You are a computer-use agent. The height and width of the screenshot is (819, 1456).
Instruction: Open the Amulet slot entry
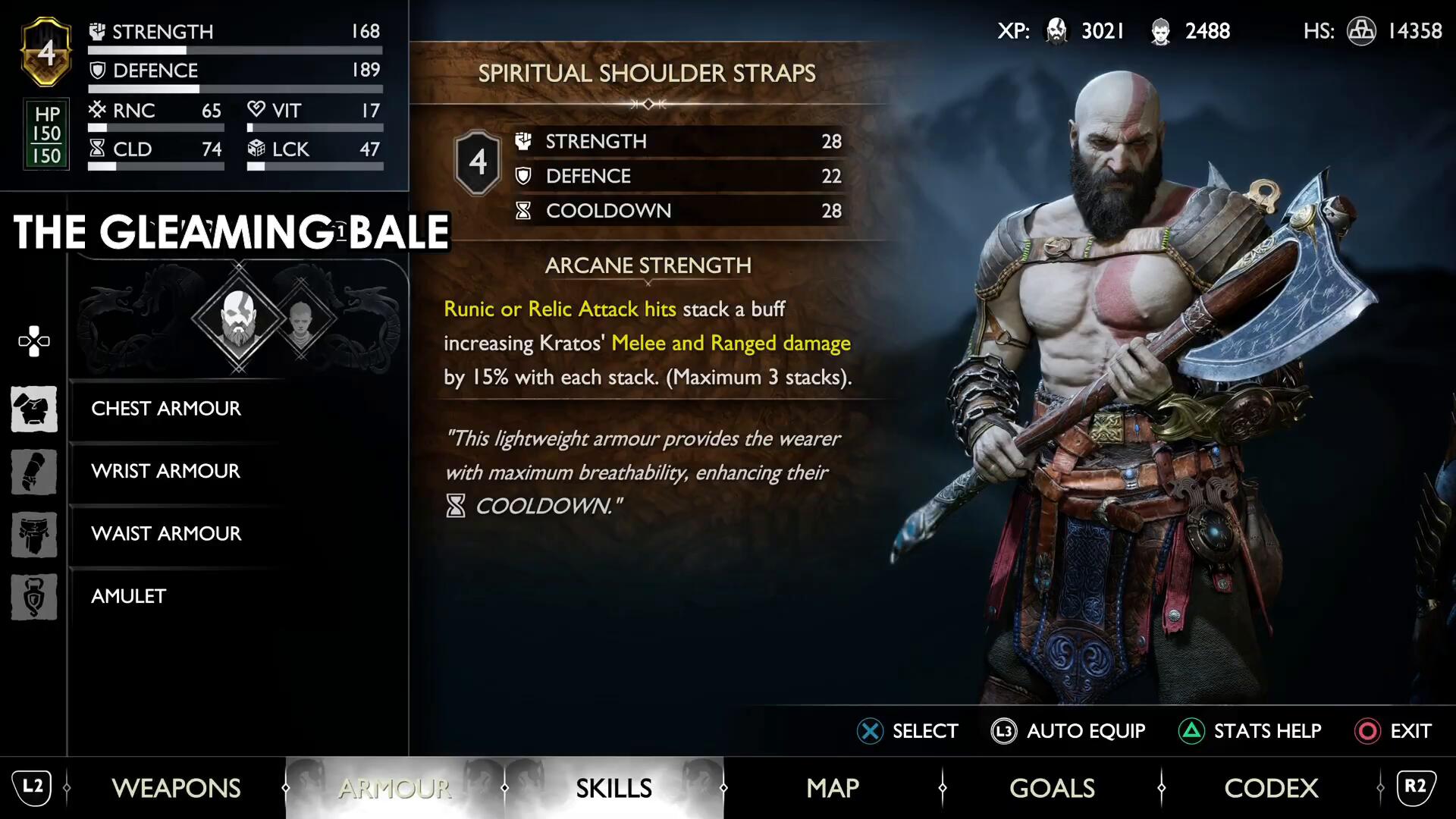pos(128,596)
